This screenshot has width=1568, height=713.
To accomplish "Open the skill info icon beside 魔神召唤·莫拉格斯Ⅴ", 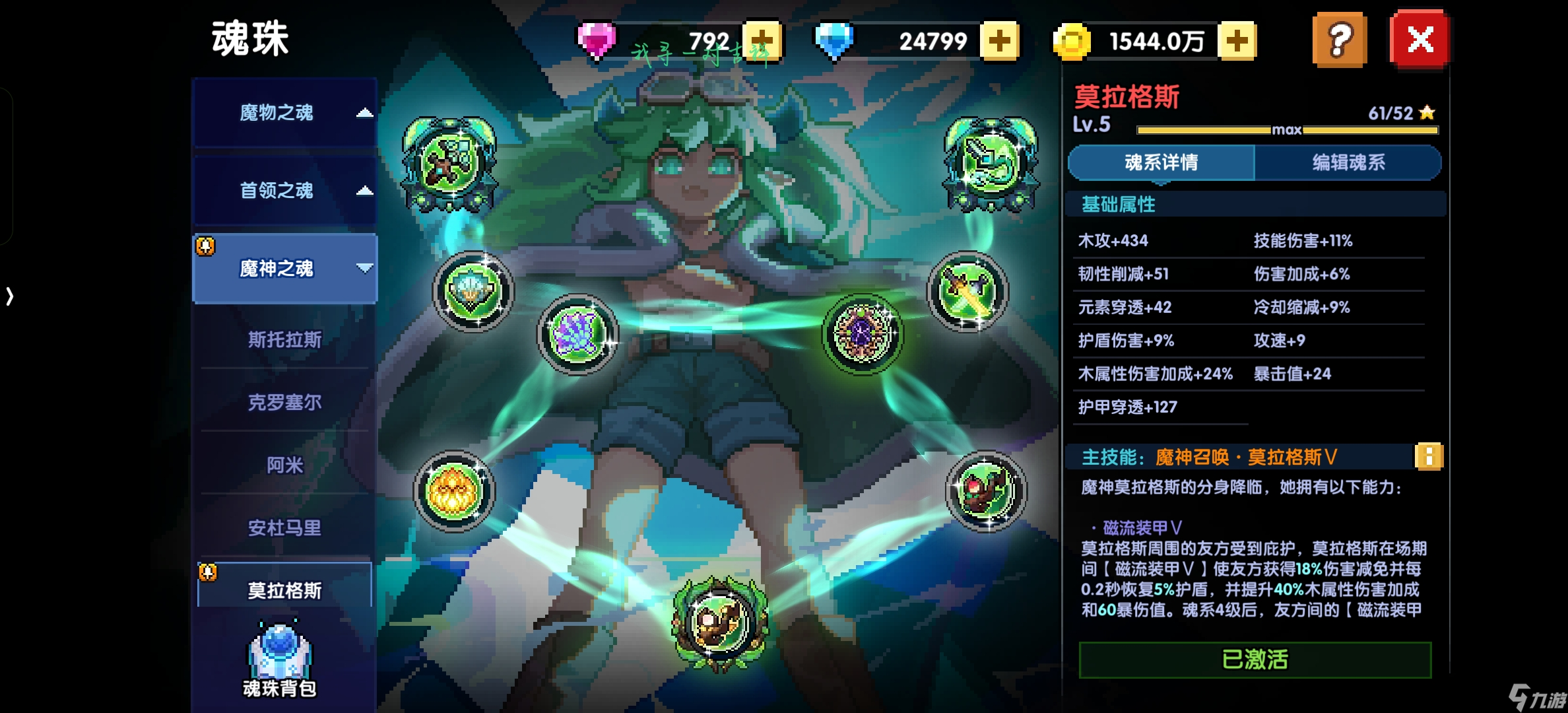I will (1429, 458).
